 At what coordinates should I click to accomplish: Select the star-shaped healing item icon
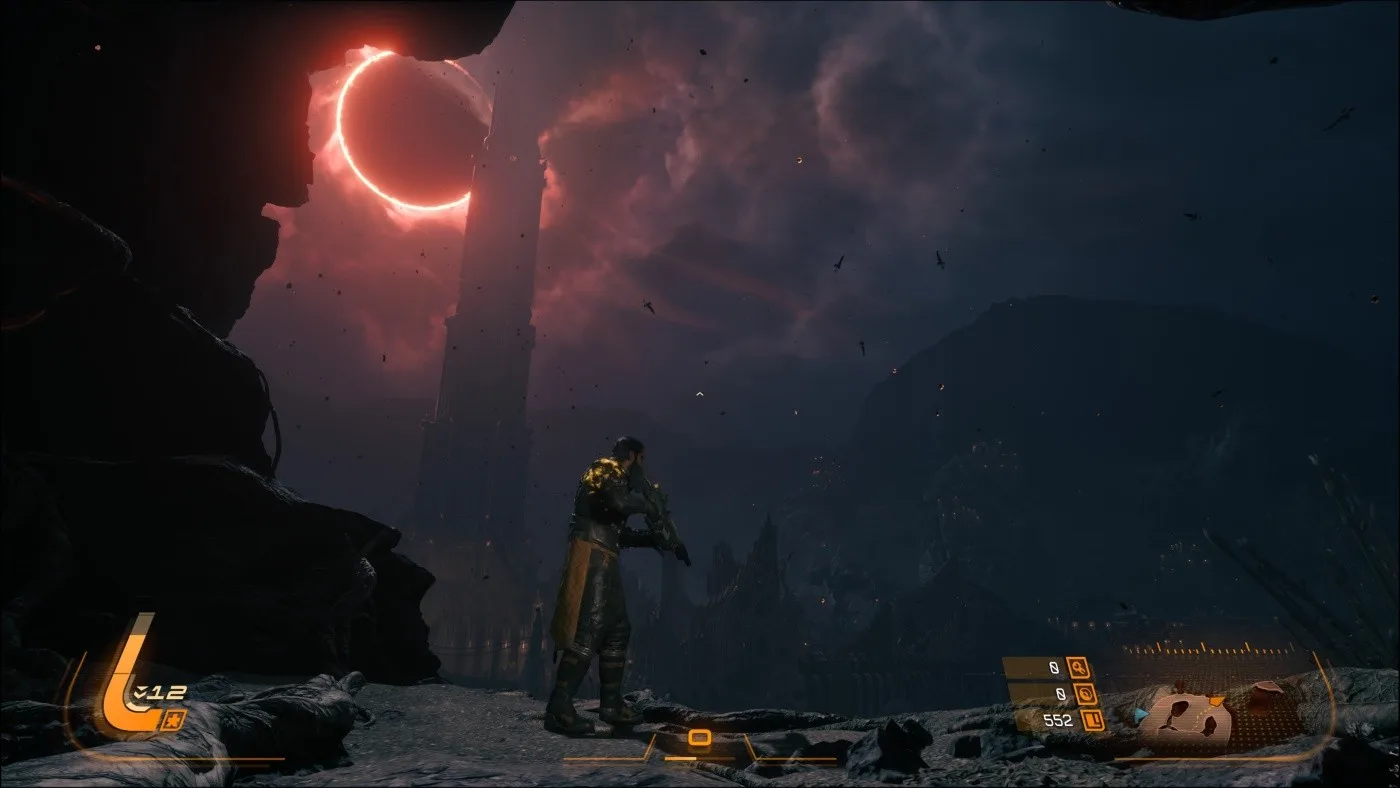[x=172, y=720]
